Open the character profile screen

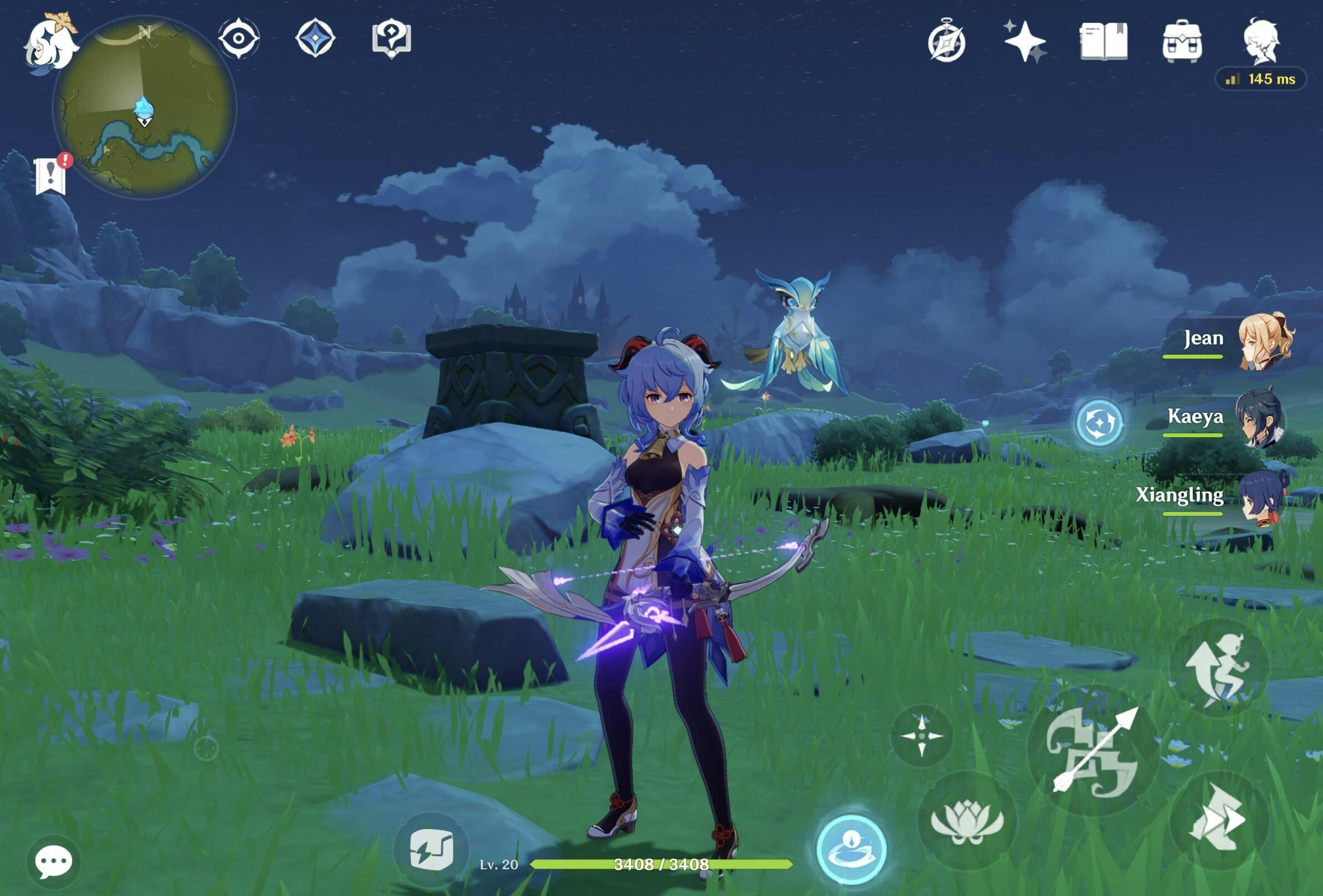pos(1261,40)
